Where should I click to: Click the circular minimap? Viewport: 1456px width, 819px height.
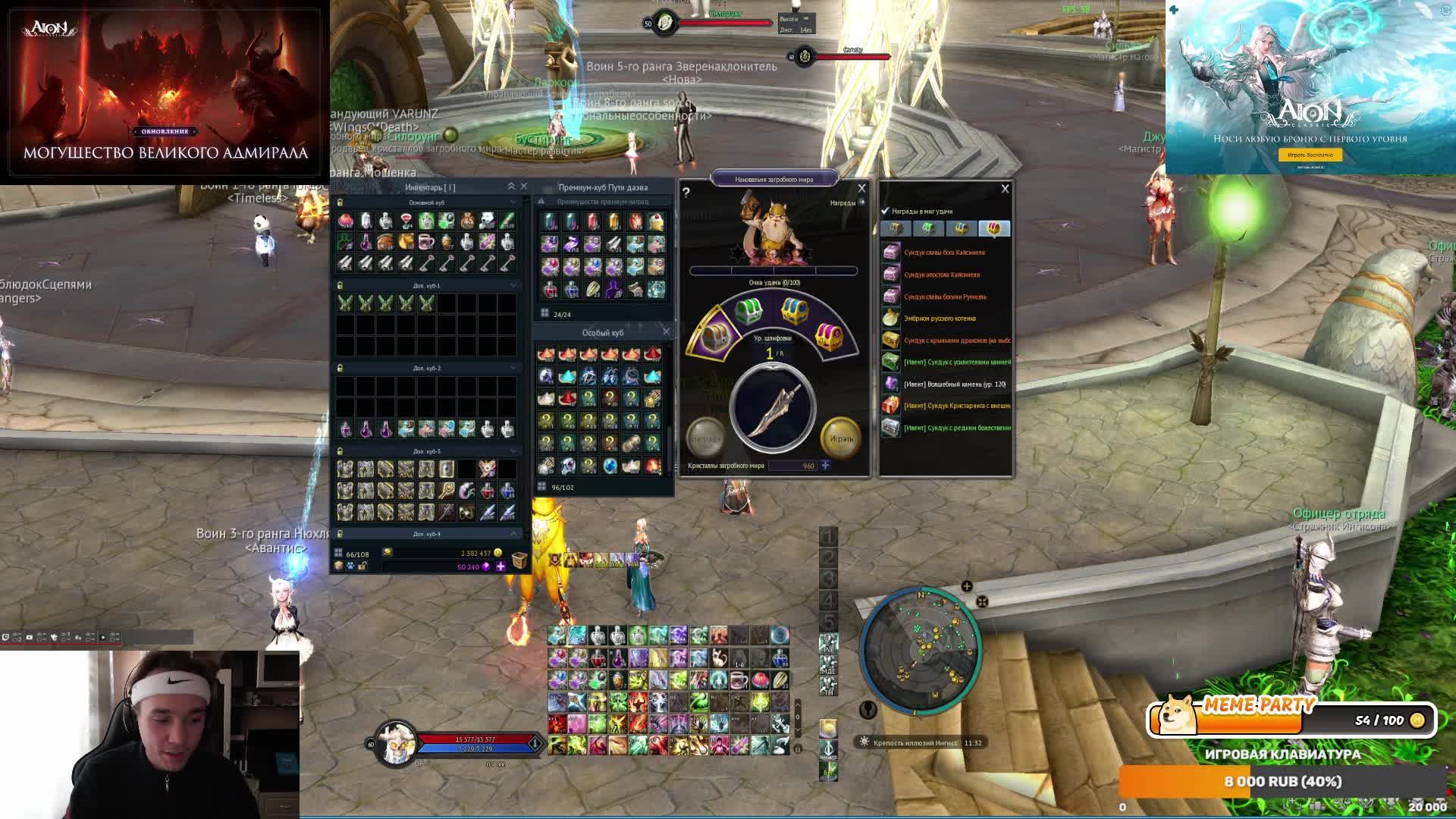tap(921, 650)
